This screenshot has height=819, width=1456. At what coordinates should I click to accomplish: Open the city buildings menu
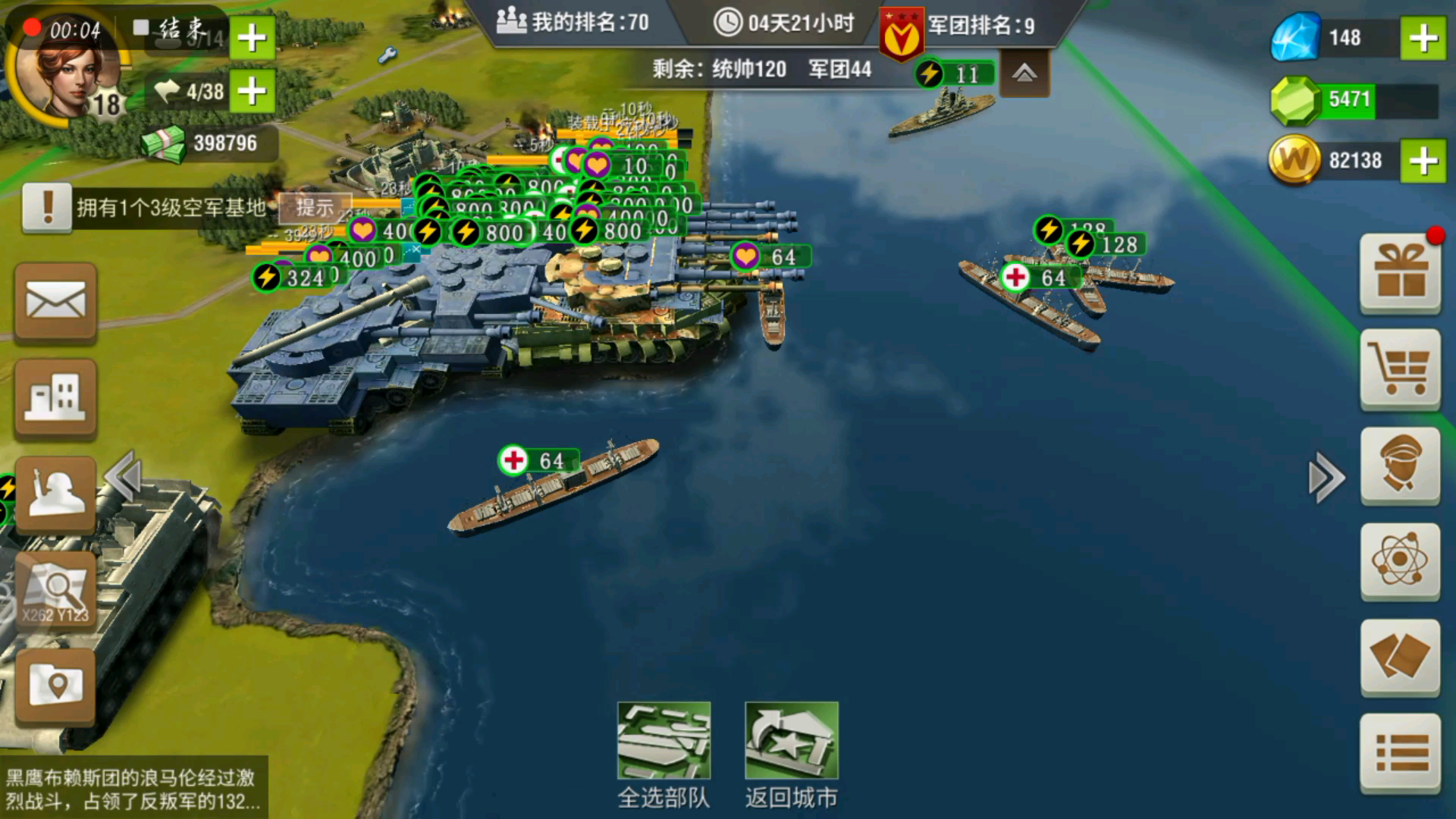point(55,398)
